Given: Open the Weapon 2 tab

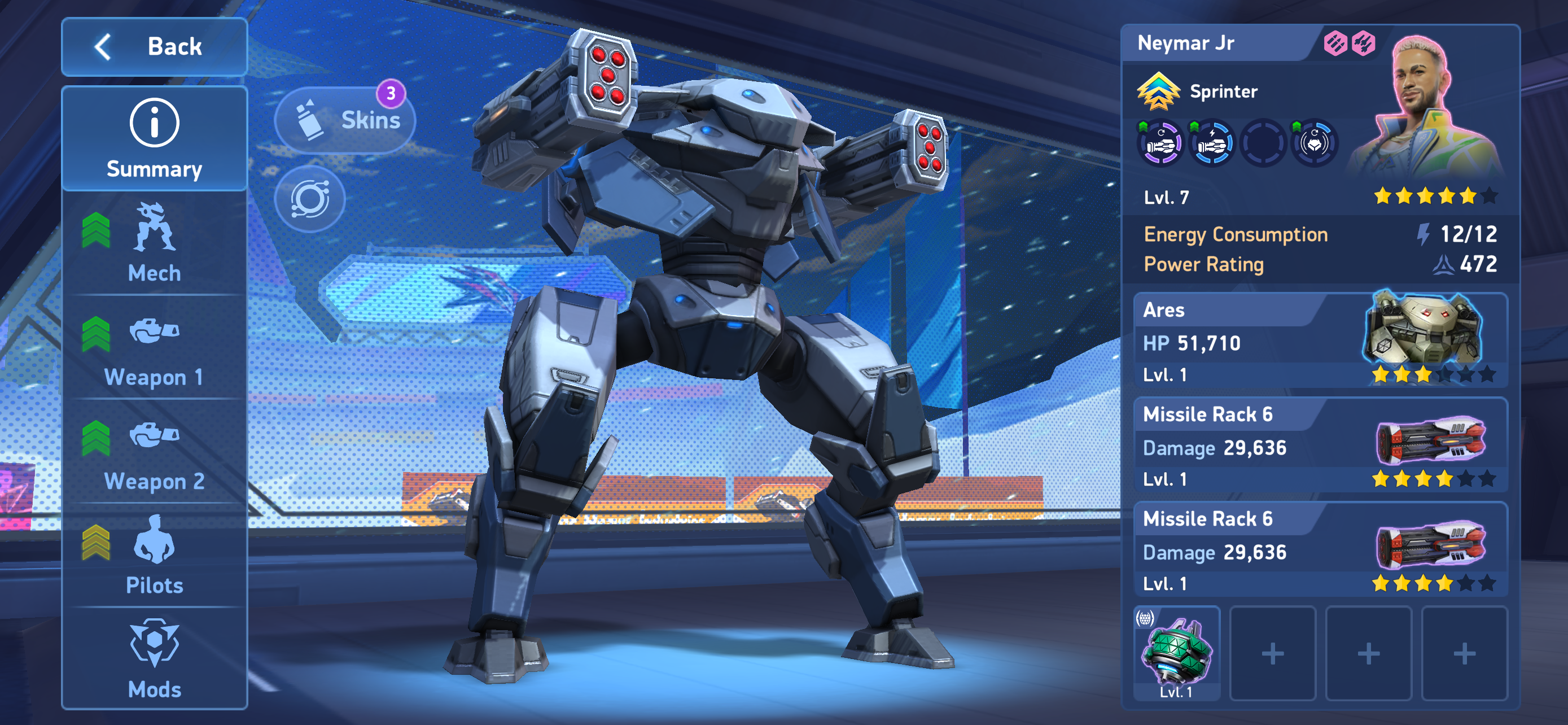Looking at the screenshot, I should 154,452.
